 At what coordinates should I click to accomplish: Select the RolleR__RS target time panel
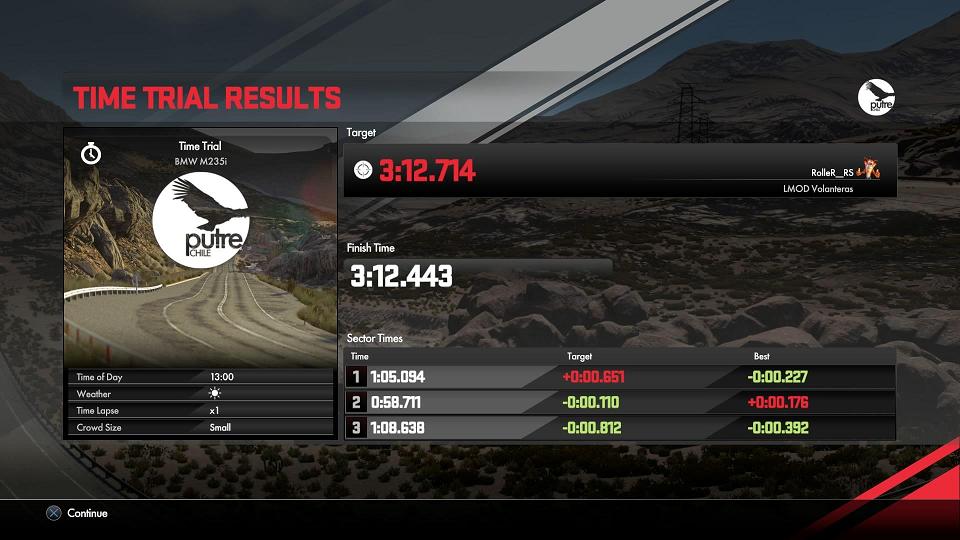tap(620, 171)
